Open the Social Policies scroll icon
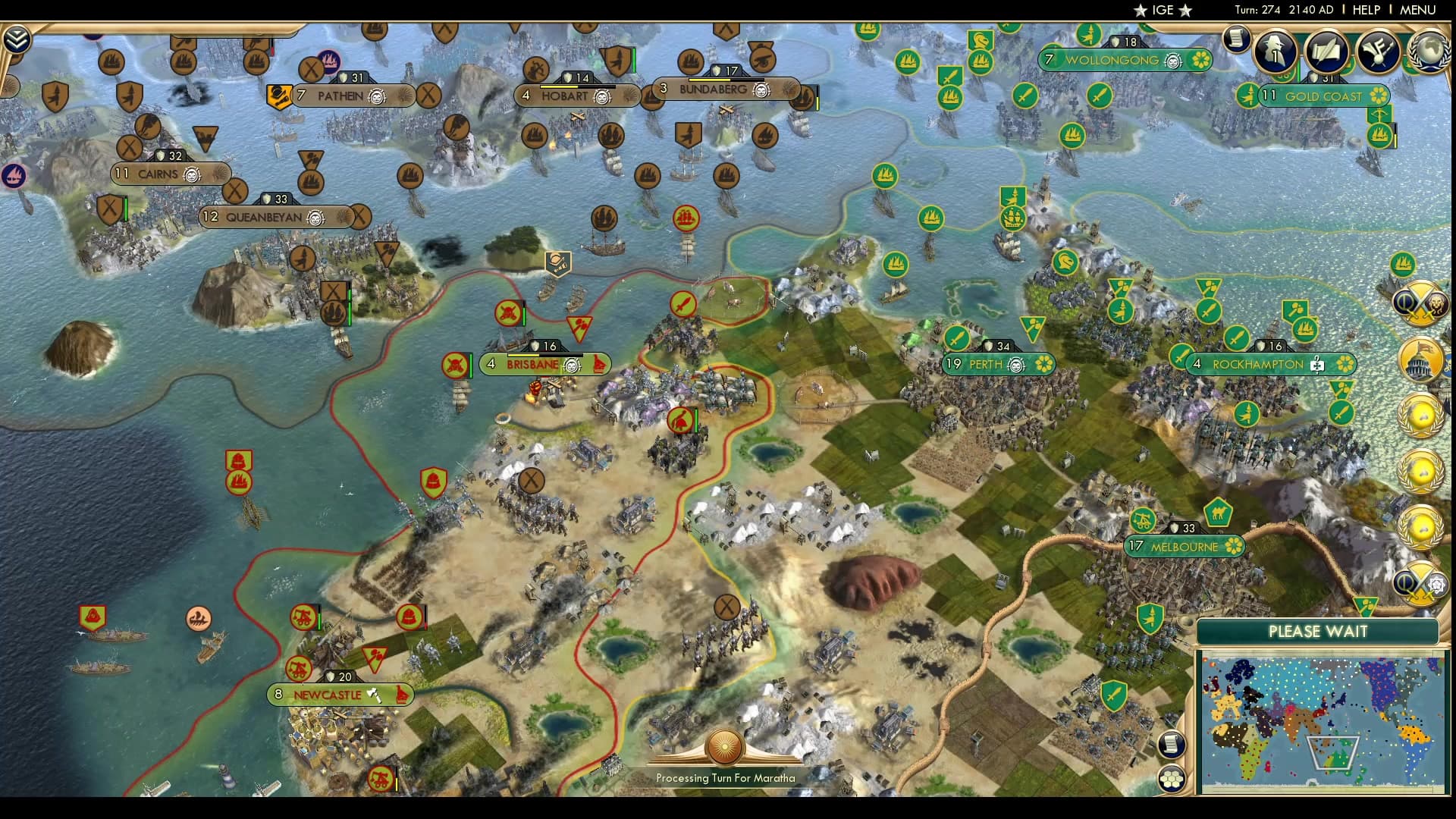1456x819 pixels. coord(1326,52)
